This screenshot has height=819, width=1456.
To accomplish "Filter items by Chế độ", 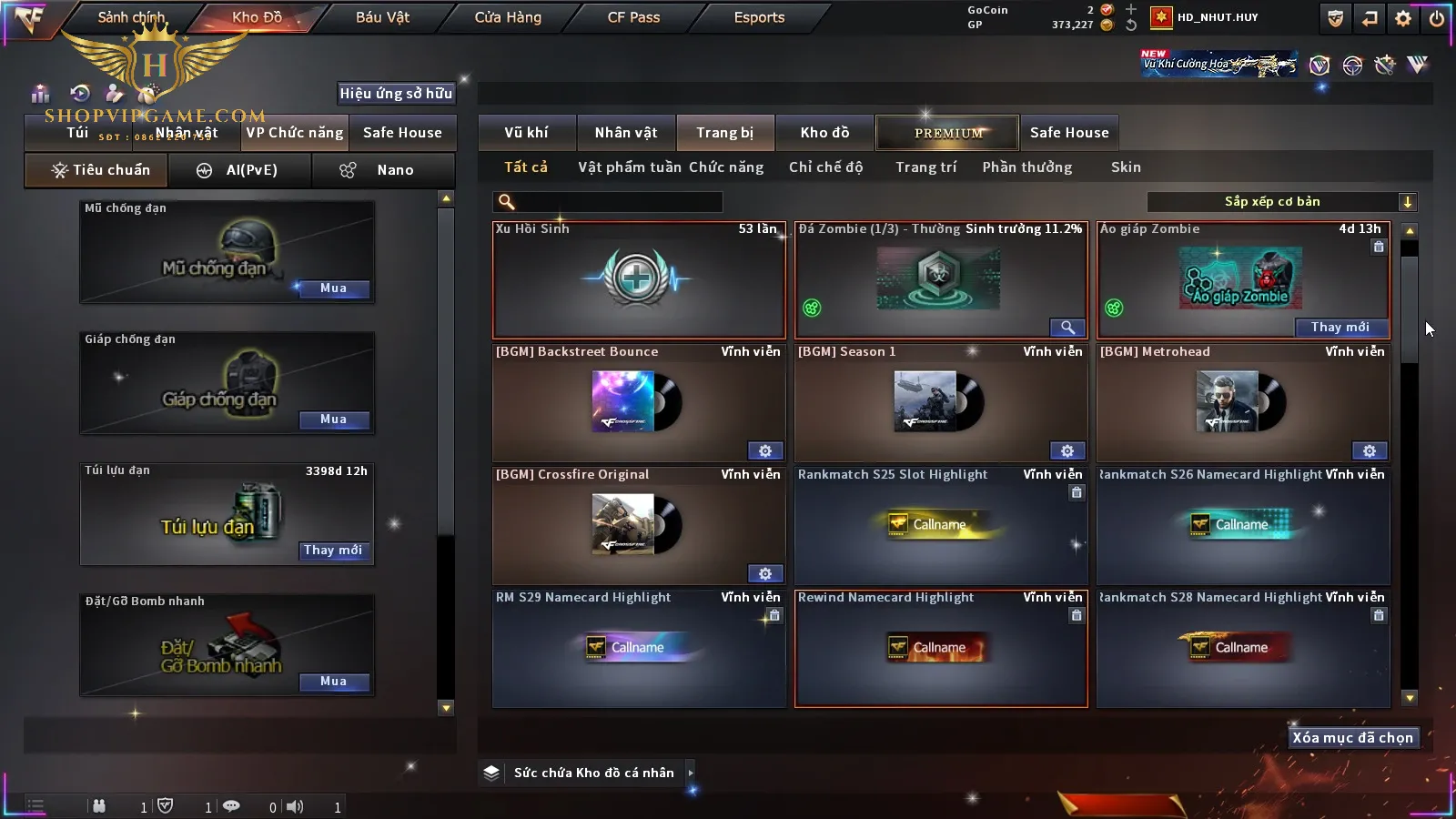I will (825, 167).
